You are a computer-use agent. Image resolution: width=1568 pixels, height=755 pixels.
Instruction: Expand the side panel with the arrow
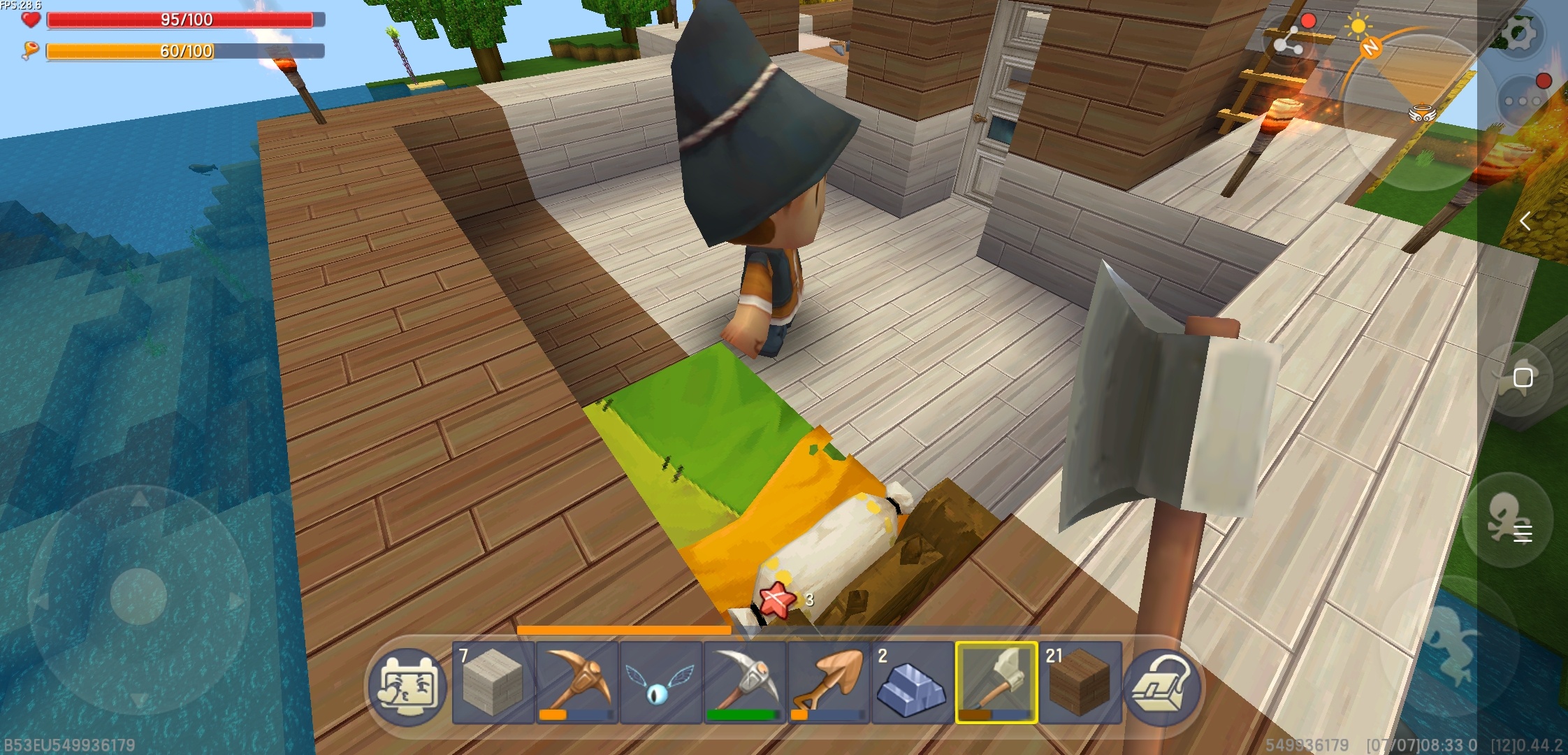pos(1525,222)
